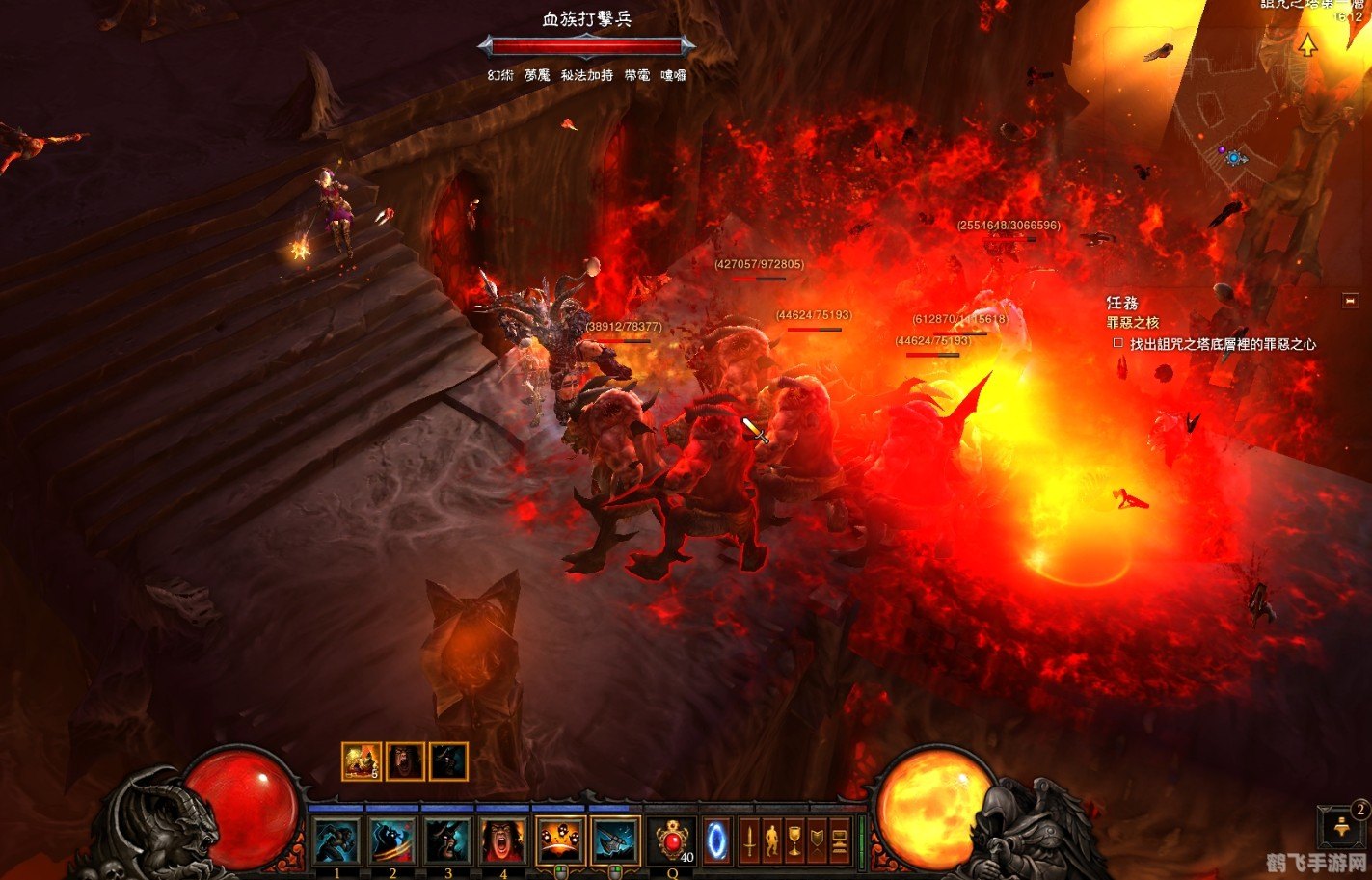This screenshot has width=1372, height=880.
Task: Activate the sprinting figure skill in slot 1
Action: point(336,840)
